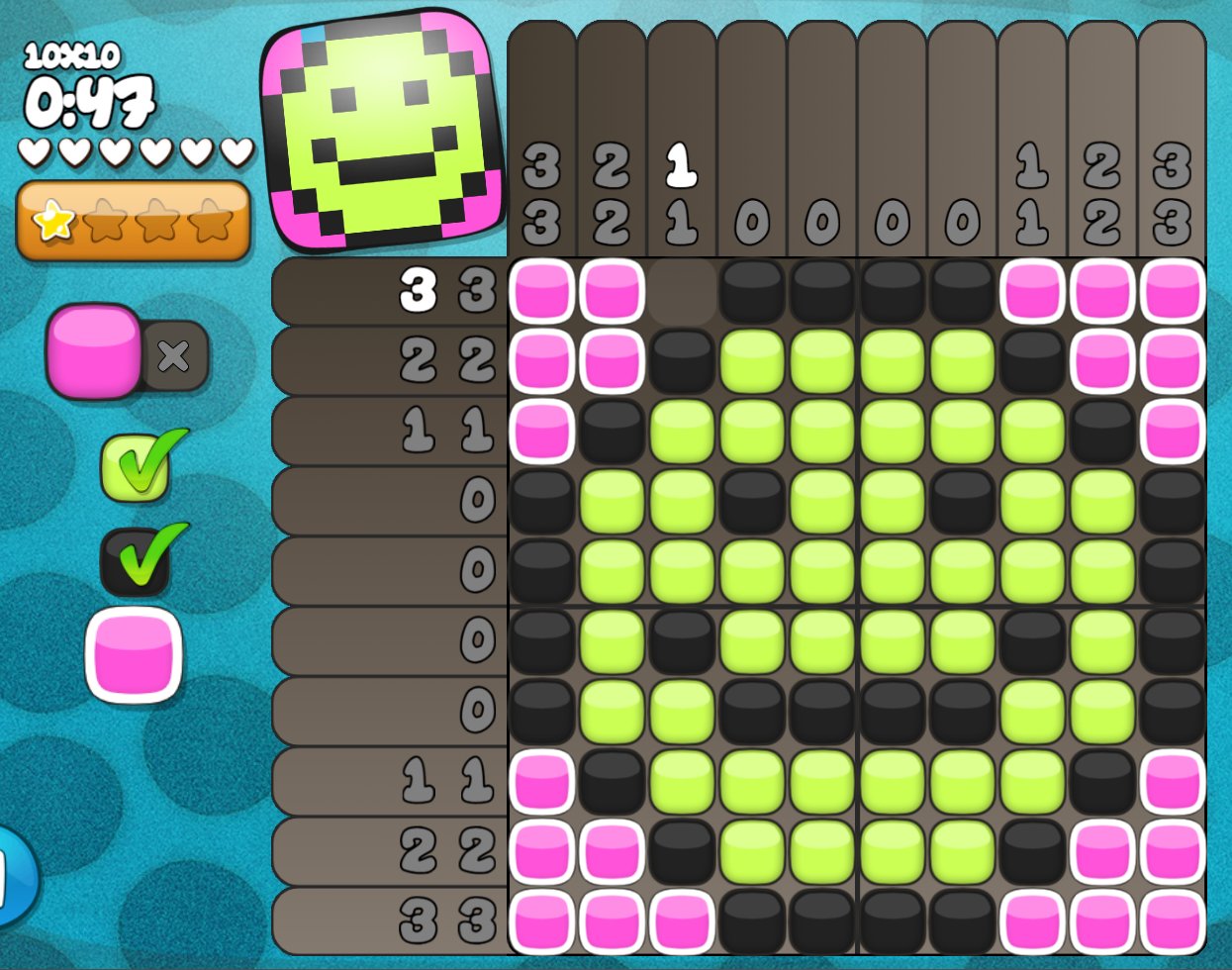
Task: Select the large pink fill mode block
Action: click(x=93, y=350)
